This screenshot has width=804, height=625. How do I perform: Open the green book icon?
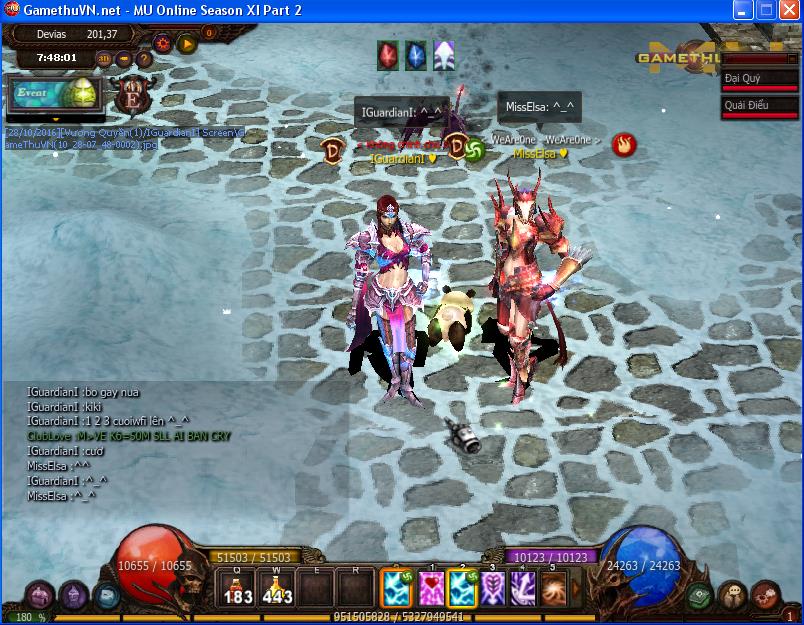(700, 596)
